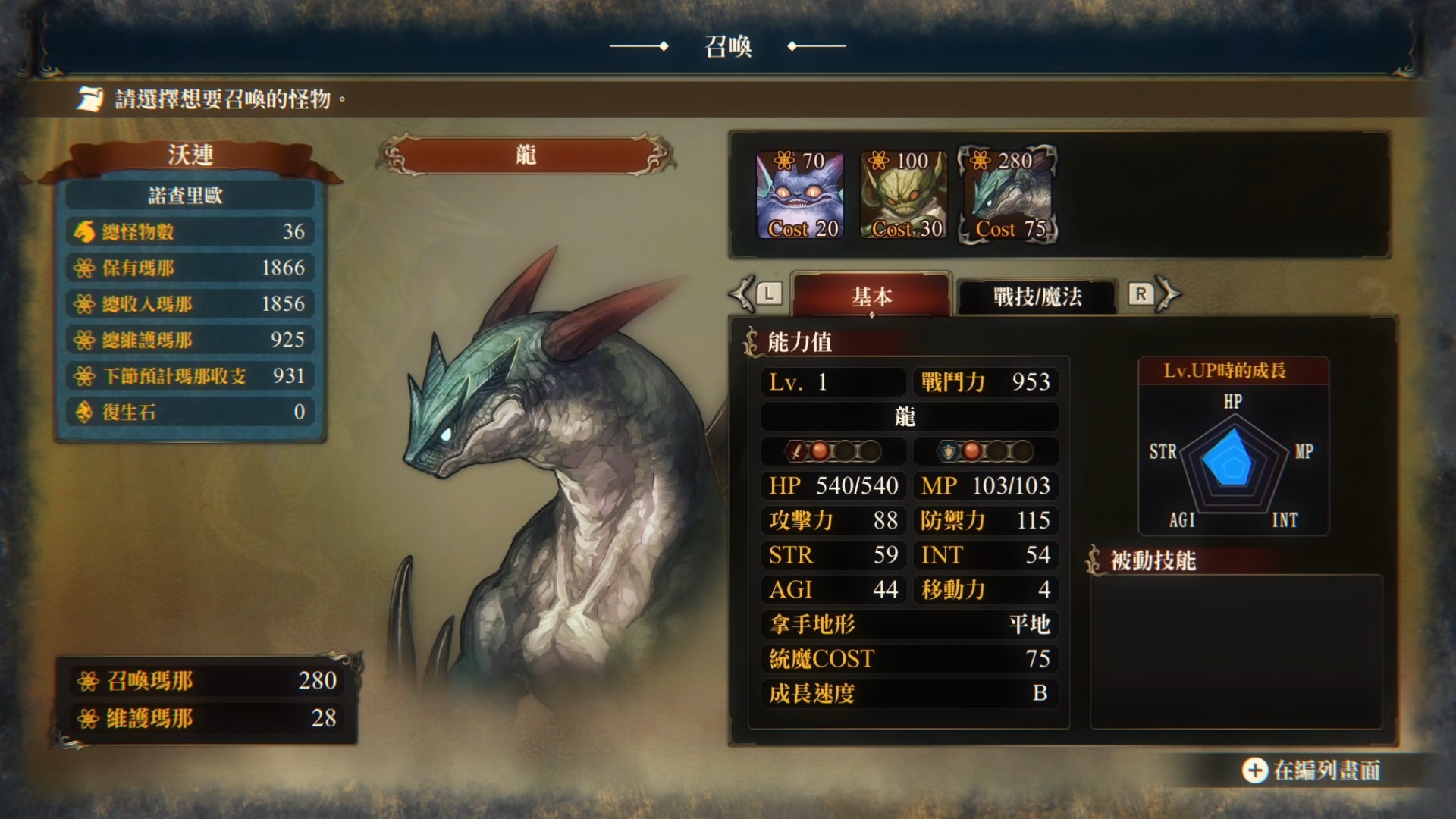The height and width of the screenshot is (819, 1456).
Task: Choose the green goblin monster costing 30
Action: [904, 195]
